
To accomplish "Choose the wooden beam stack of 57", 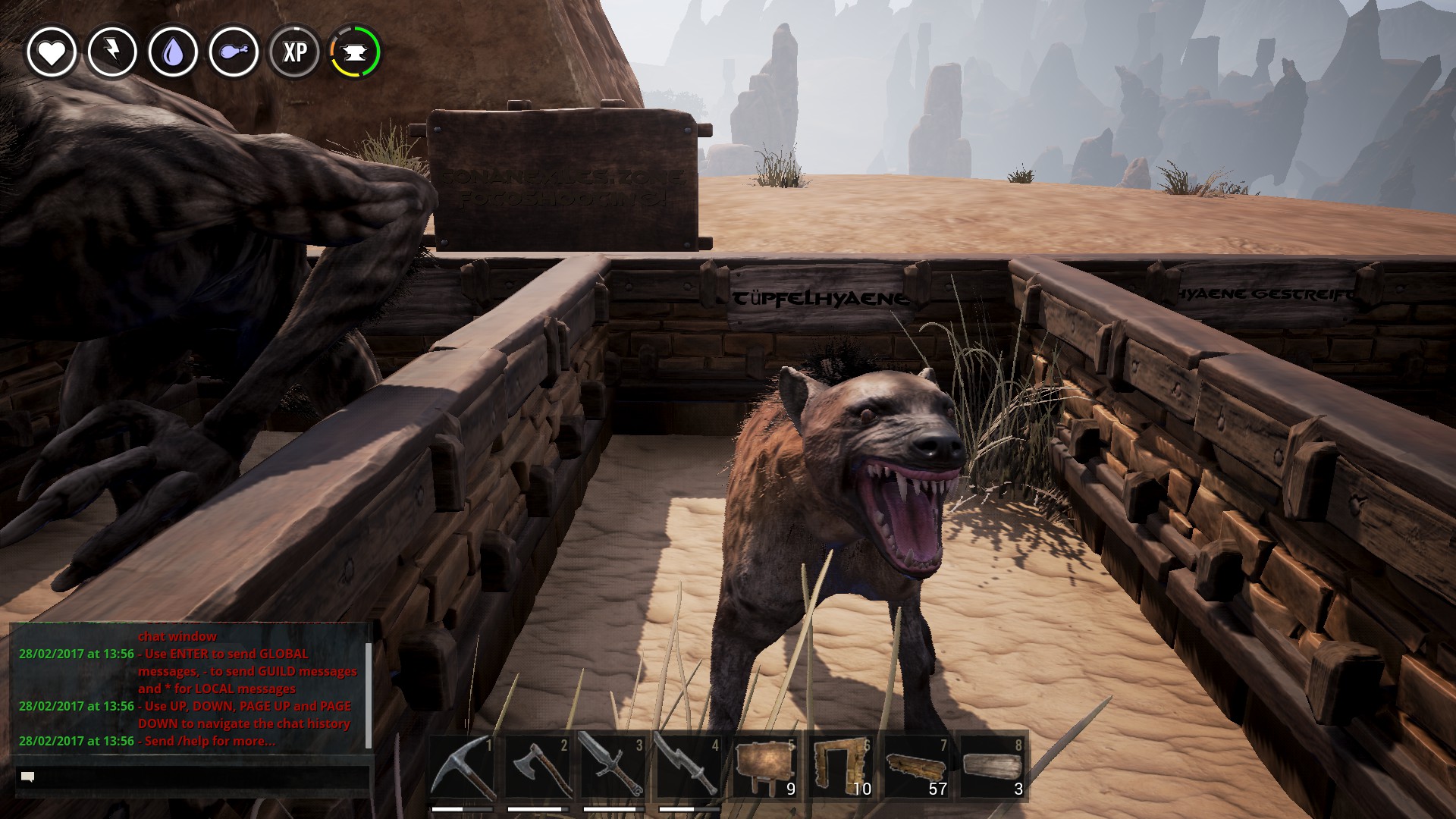I will click(916, 767).
